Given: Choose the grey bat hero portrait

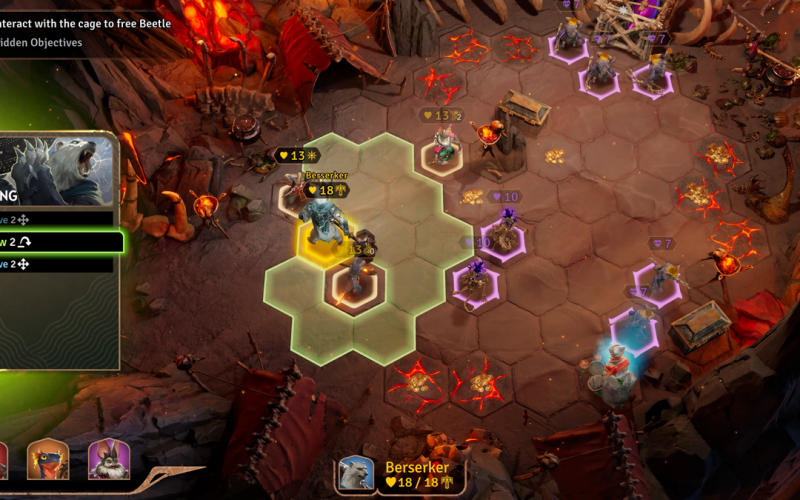Looking at the screenshot, I should [109, 460].
